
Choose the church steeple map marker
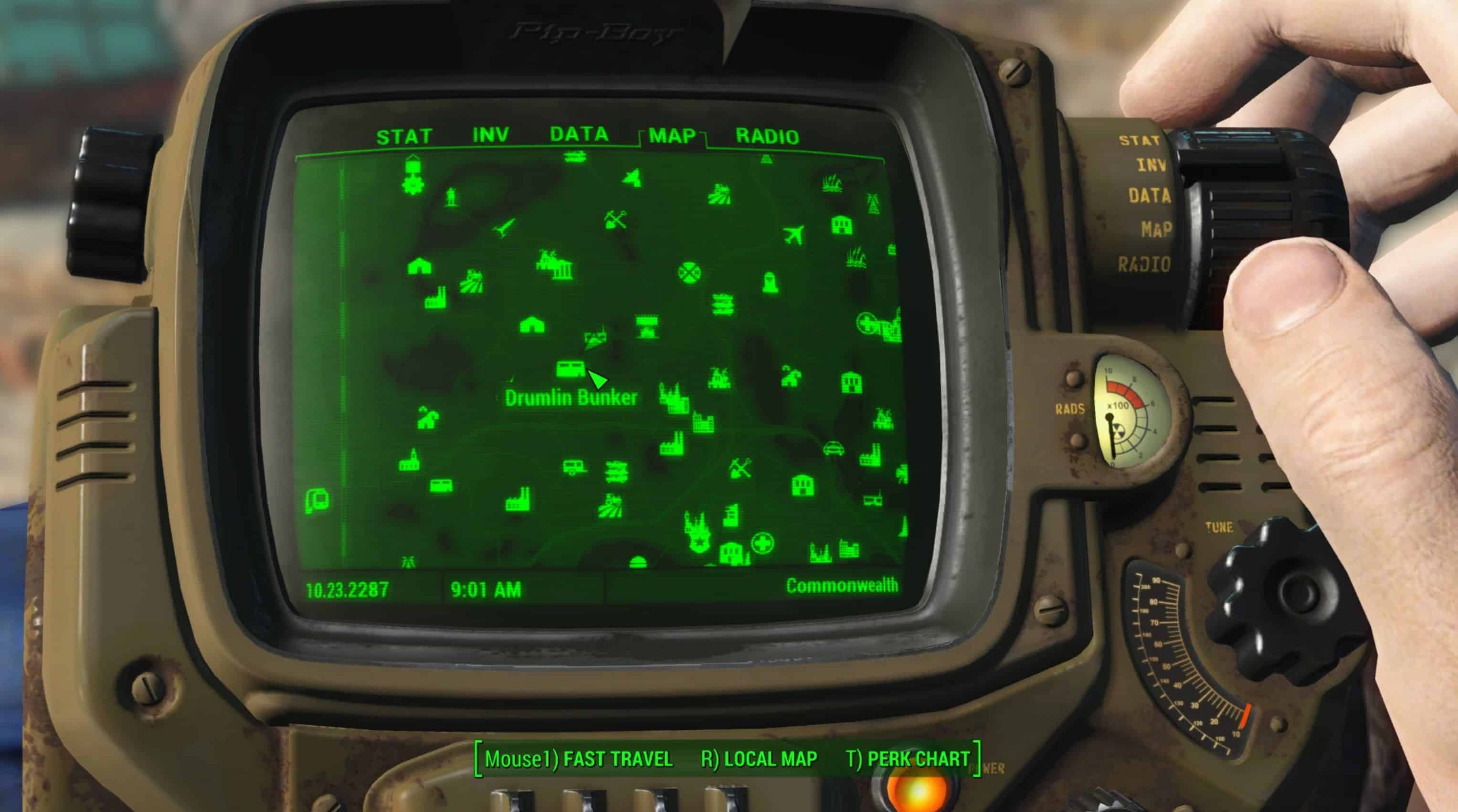(409, 461)
